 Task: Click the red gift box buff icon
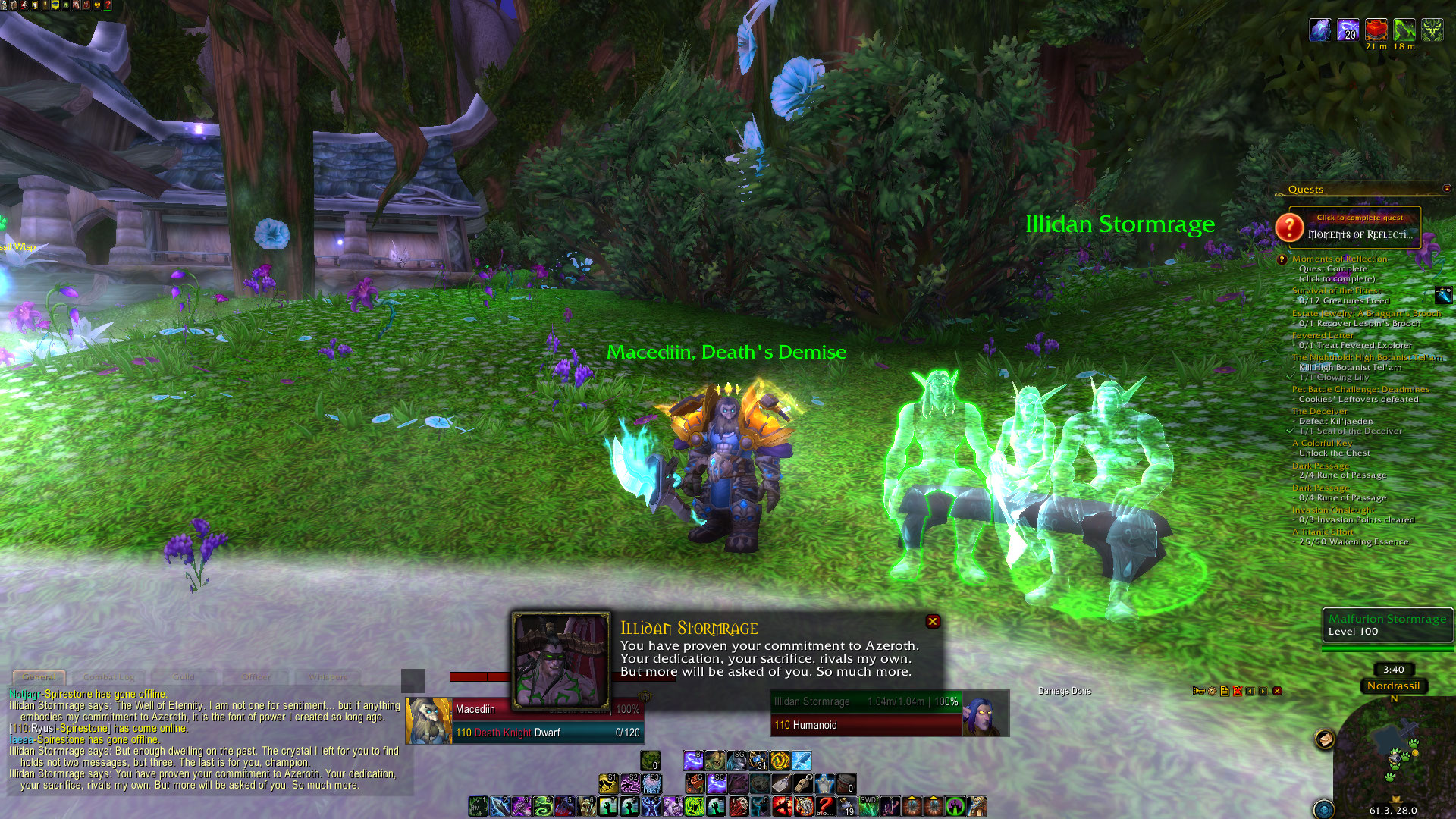pyautogui.click(x=1376, y=30)
